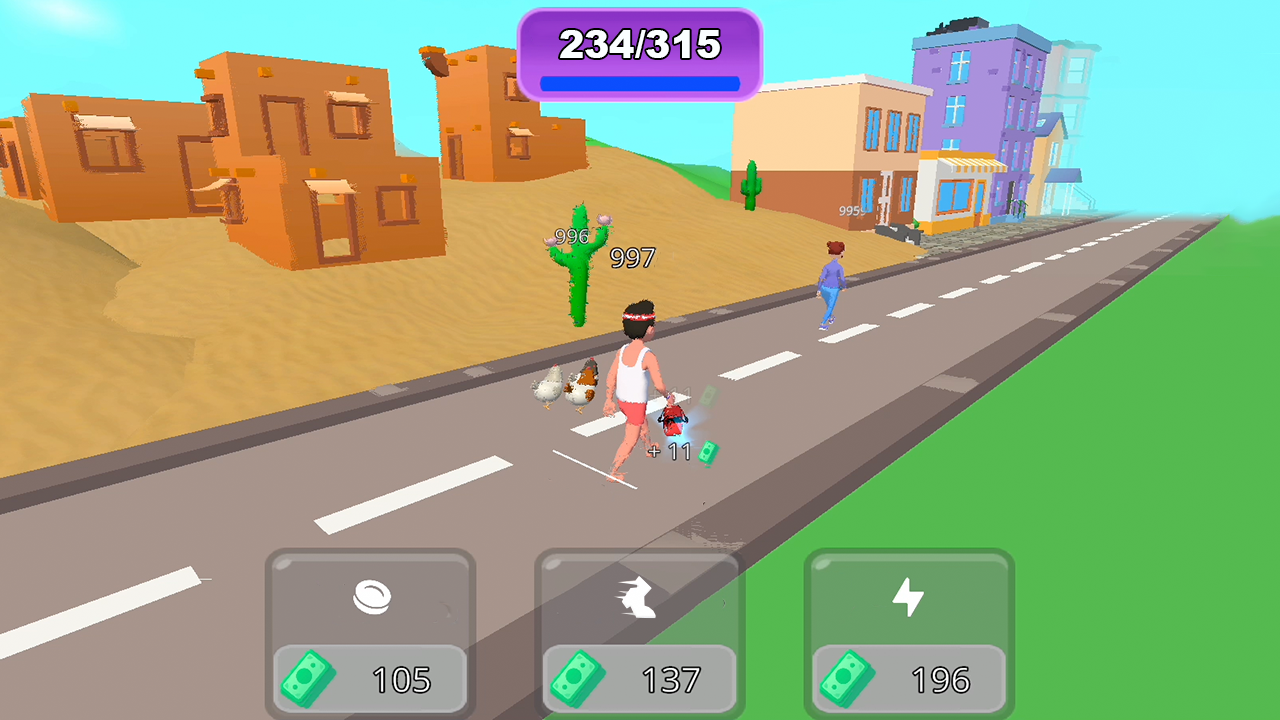Tap the tall cactus labeled 997
The height and width of the screenshot is (720, 1280).
click(580, 265)
